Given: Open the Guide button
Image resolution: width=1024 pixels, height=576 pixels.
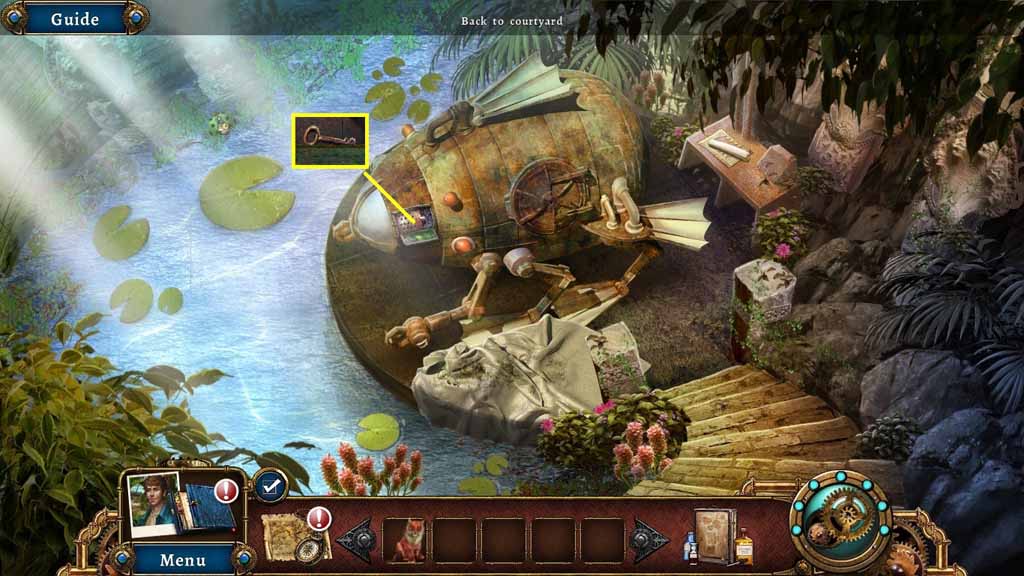Looking at the screenshot, I should point(74,19).
